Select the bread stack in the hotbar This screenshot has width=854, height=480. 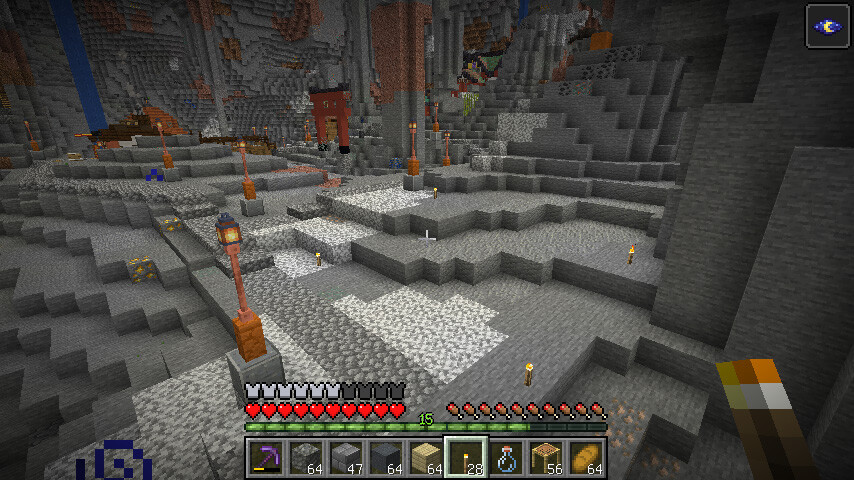click(586, 458)
